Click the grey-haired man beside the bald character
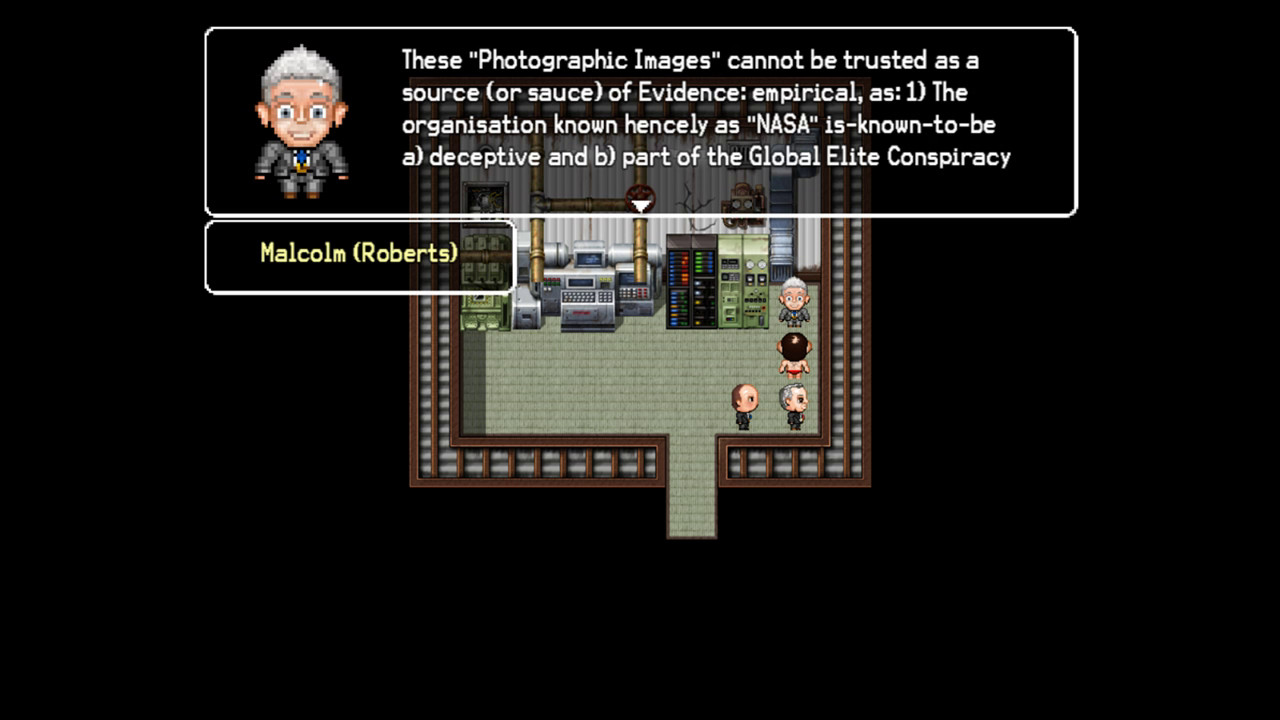The height and width of the screenshot is (720, 1280). click(x=791, y=402)
